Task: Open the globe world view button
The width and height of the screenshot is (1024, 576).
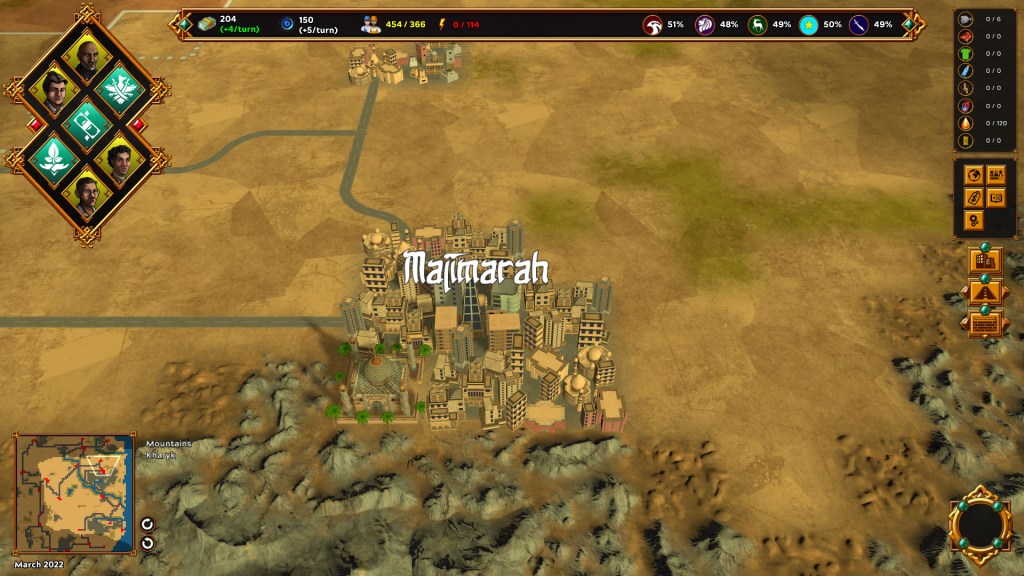Action: 974,176
